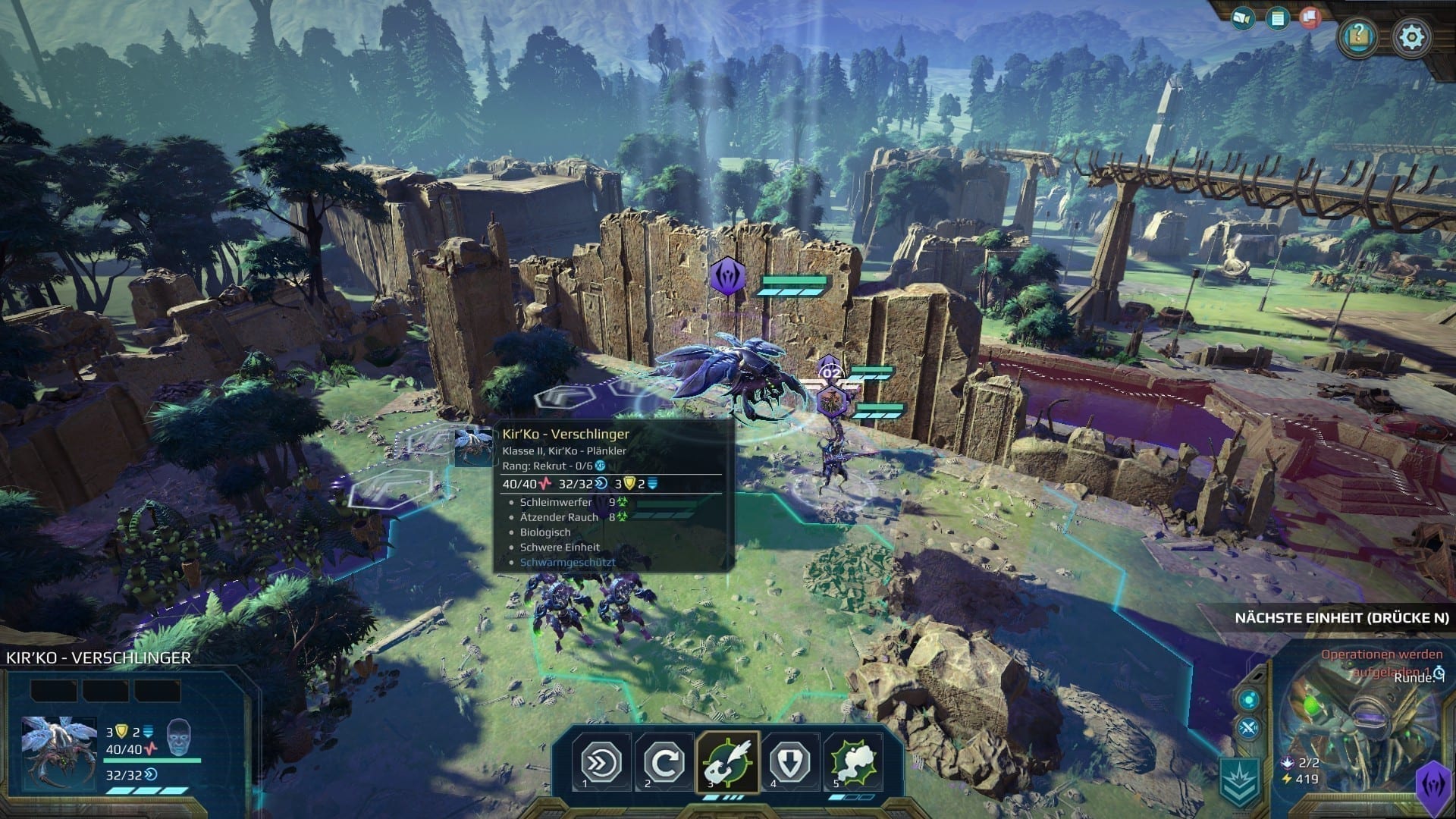Open the tactical operations chevron badge
The image size is (1456, 819).
coord(1239,782)
